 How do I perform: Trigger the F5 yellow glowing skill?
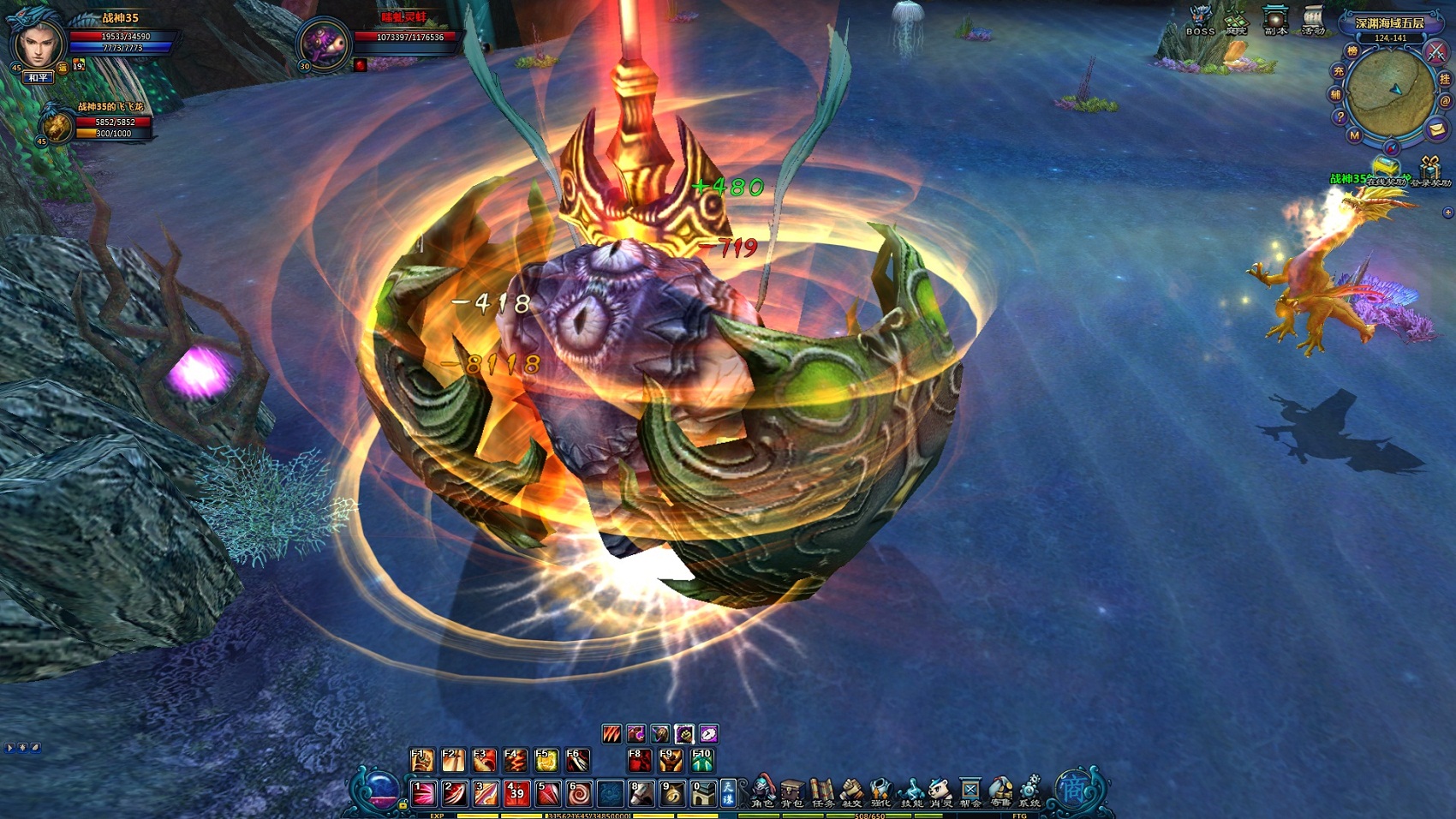[x=546, y=760]
